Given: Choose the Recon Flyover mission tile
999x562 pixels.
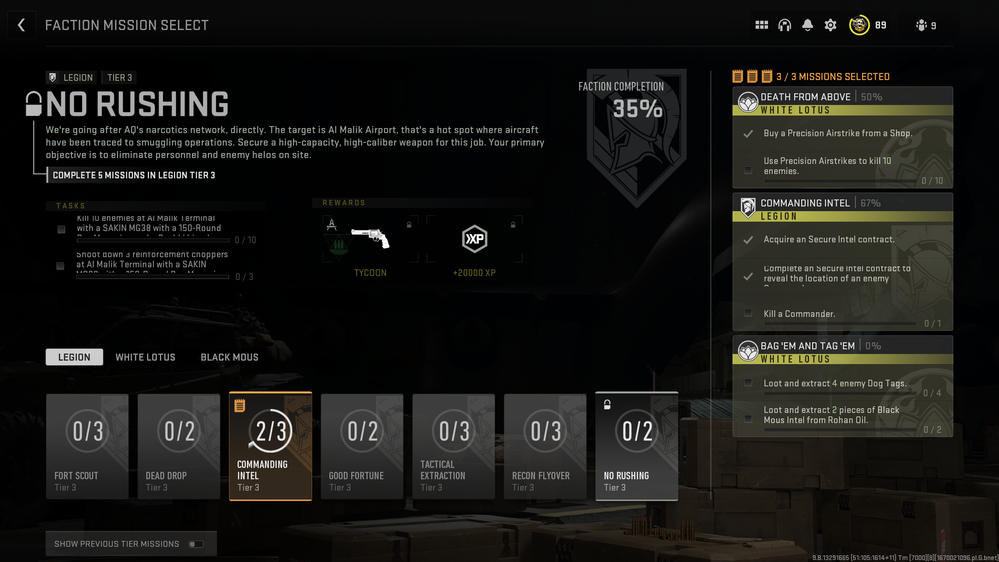Looking at the screenshot, I should (x=545, y=446).
